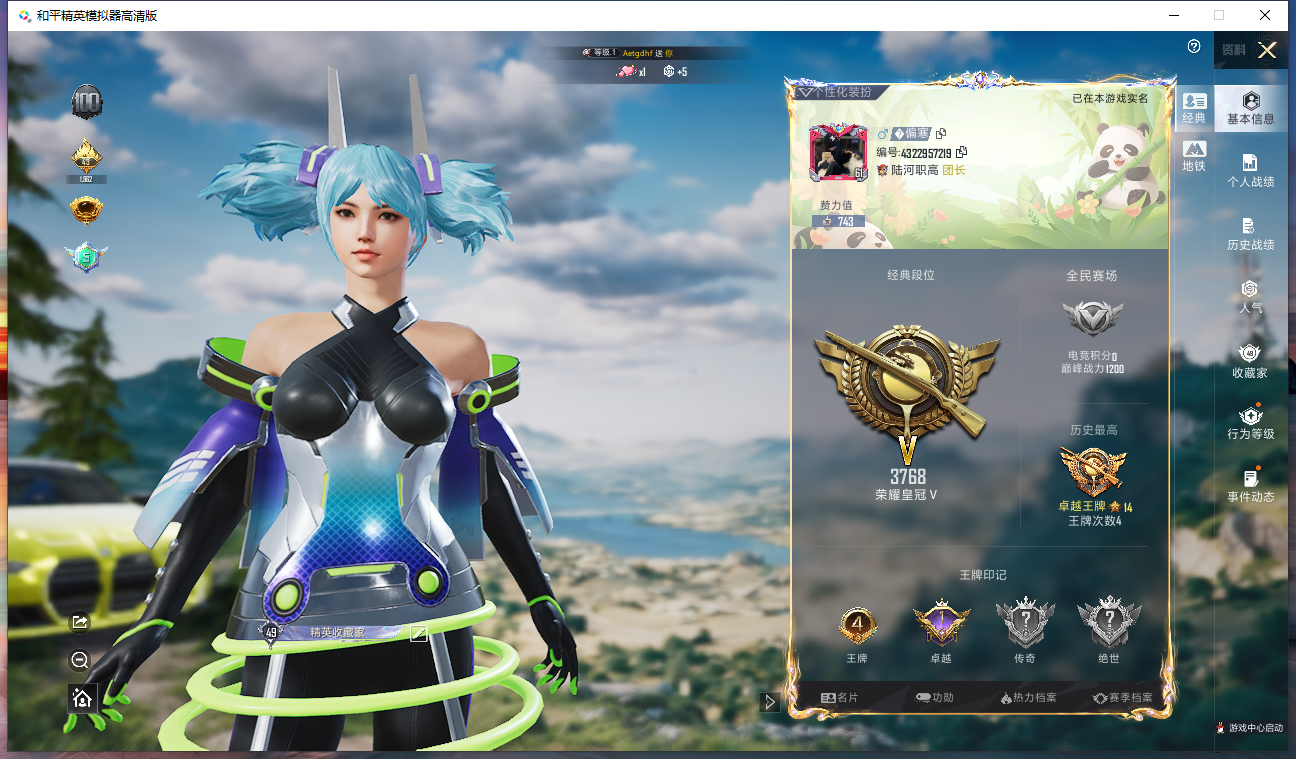Return home via the house icon
Image resolution: width=1296 pixels, height=759 pixels.
pos(82,698)
